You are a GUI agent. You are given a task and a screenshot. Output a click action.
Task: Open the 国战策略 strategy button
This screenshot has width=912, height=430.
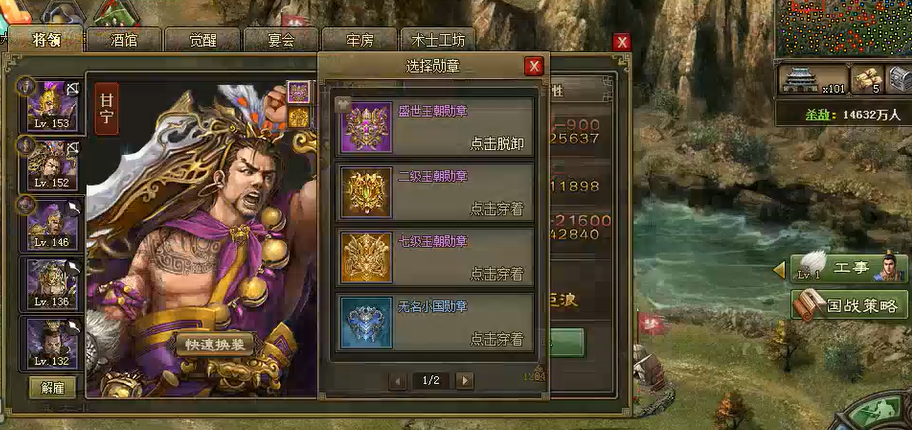tap(852, 305)
